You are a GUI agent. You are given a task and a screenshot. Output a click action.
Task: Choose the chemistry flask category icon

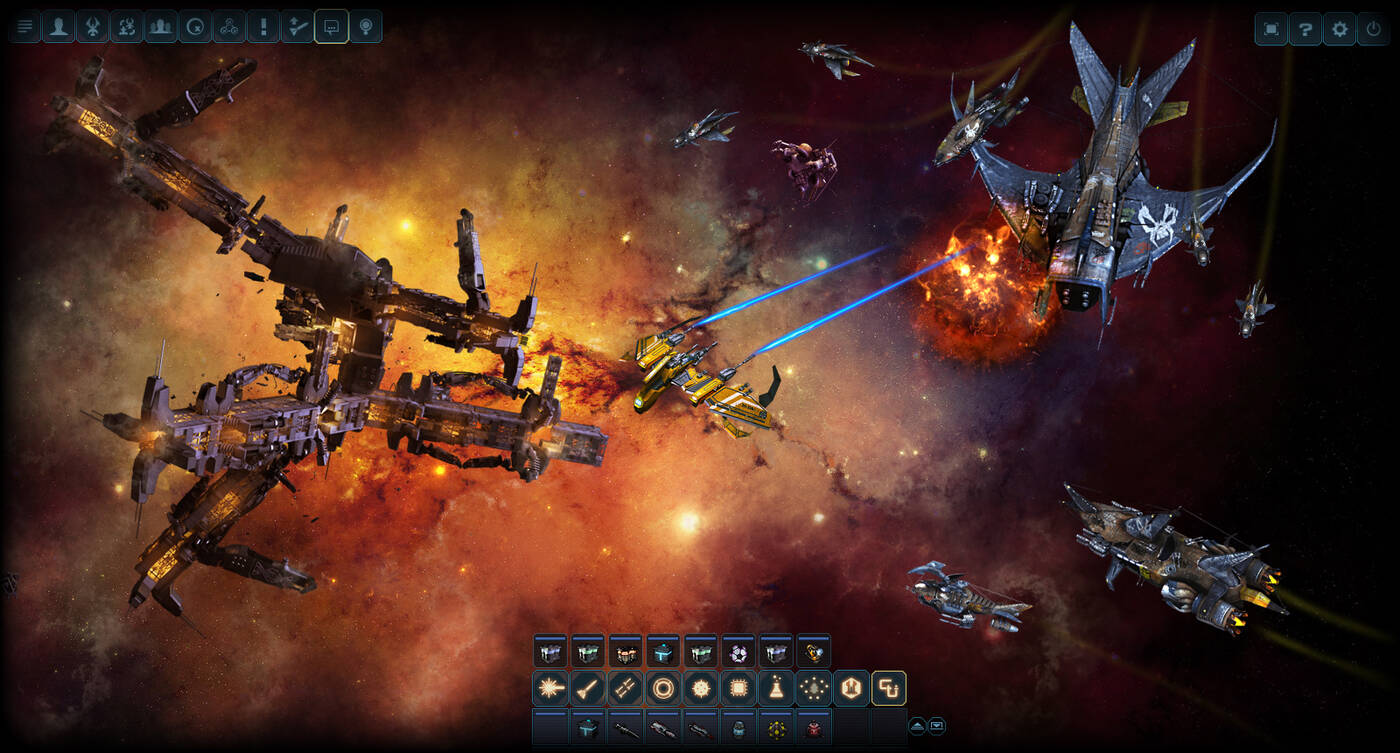776,688
